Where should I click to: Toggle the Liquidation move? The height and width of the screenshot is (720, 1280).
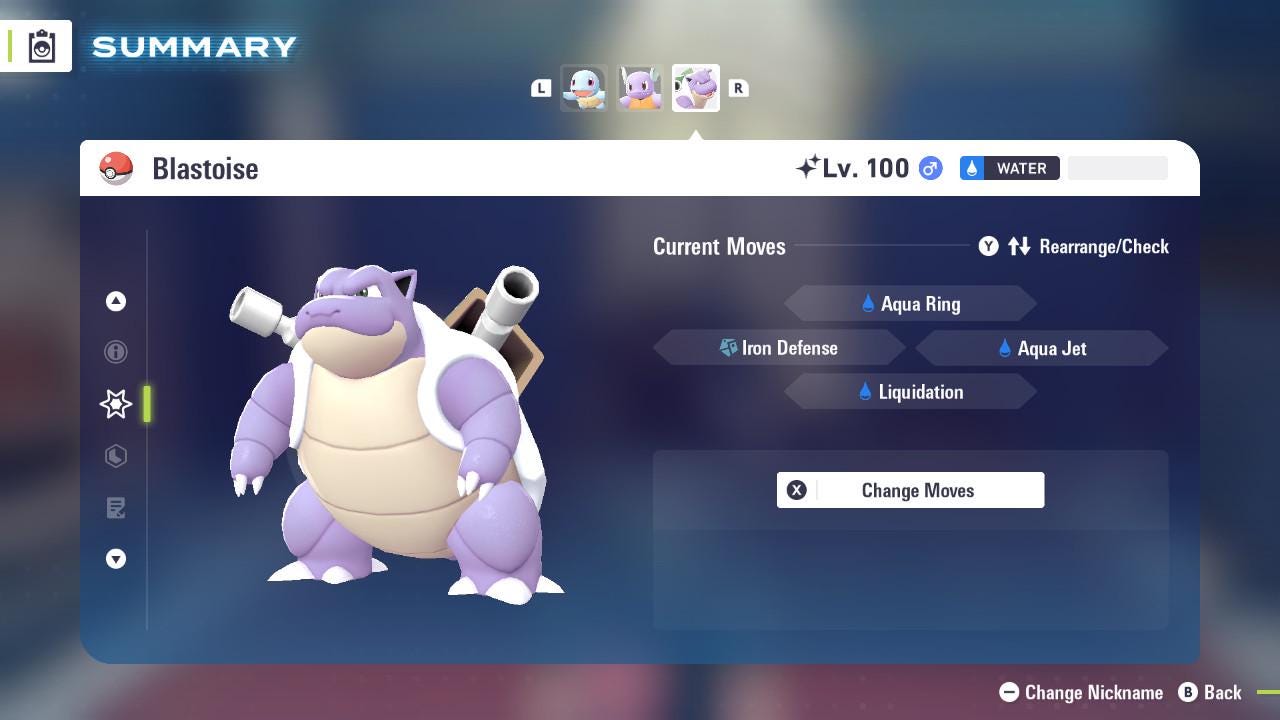pyautogui.click(x=910, y=391)
